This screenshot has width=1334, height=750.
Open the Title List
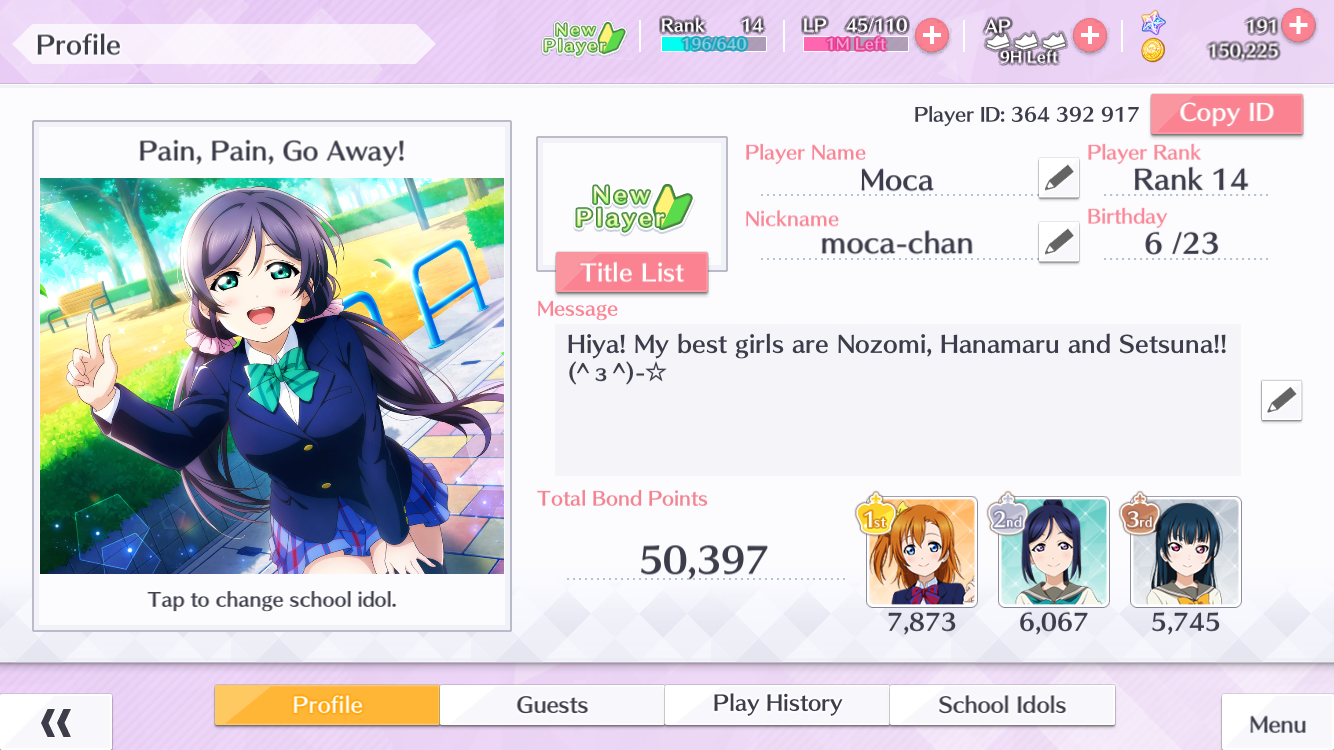coord(632,273)
